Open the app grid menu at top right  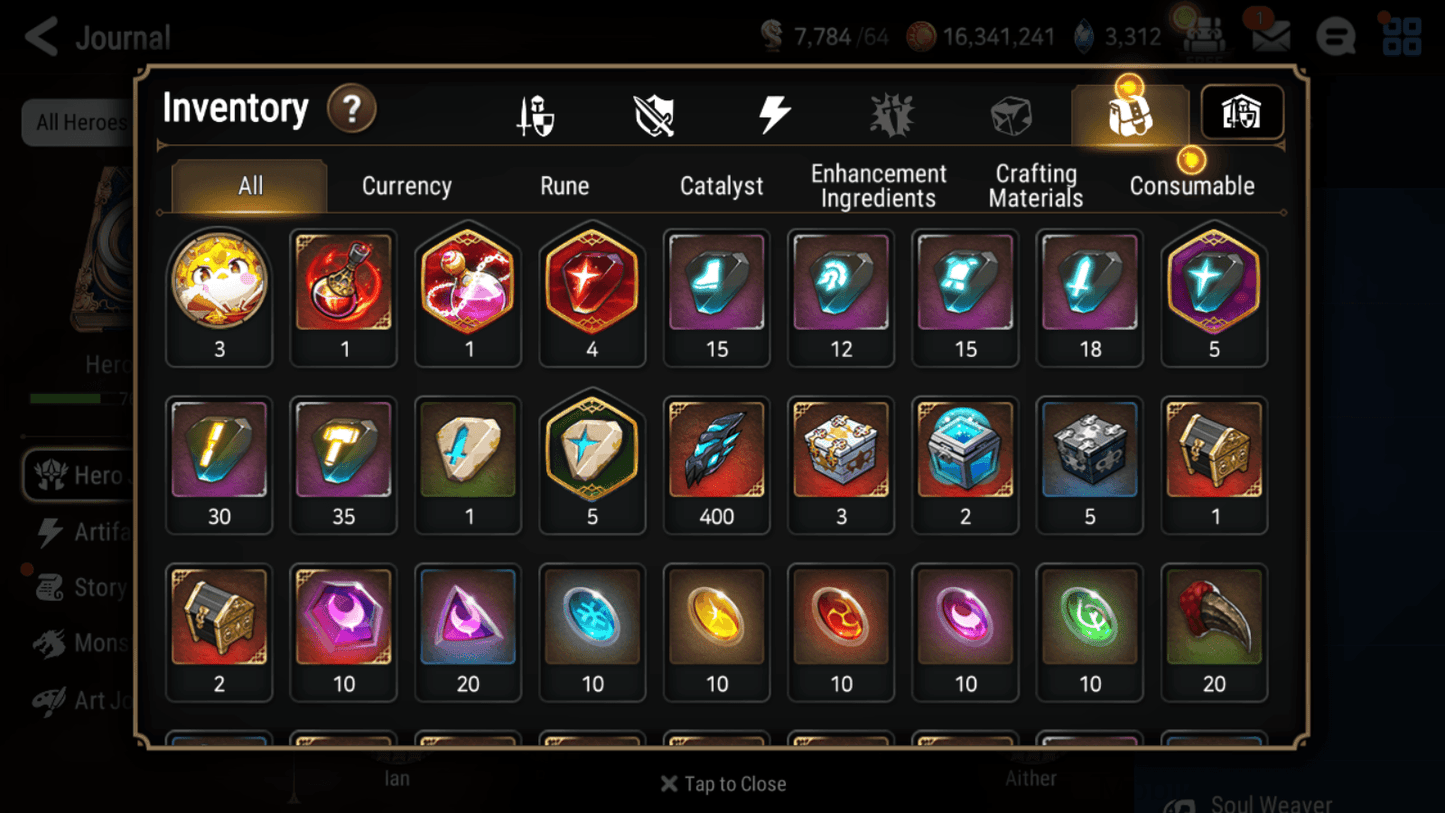click(x=1401, y=34)
